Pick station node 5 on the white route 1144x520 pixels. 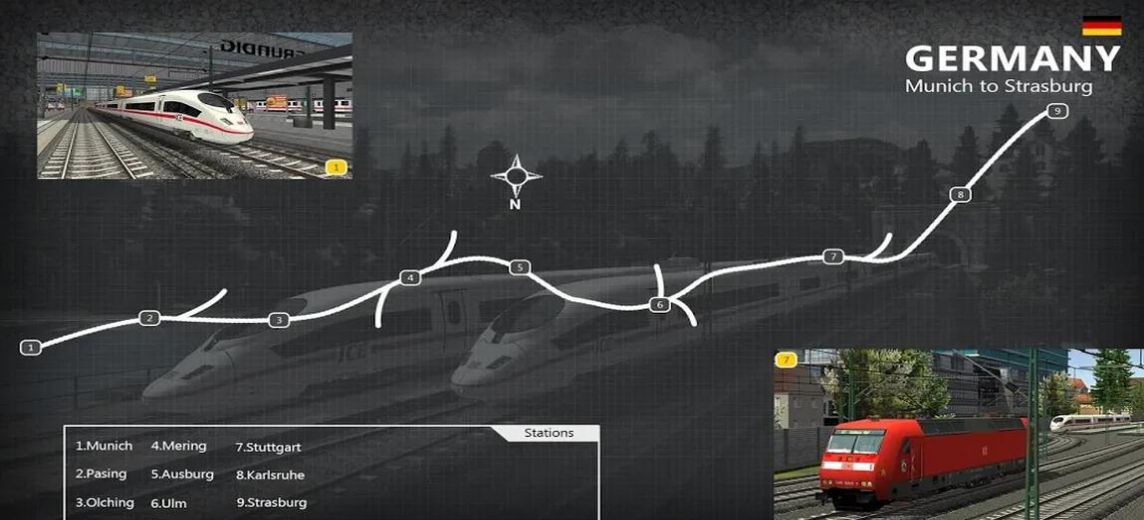518,267
